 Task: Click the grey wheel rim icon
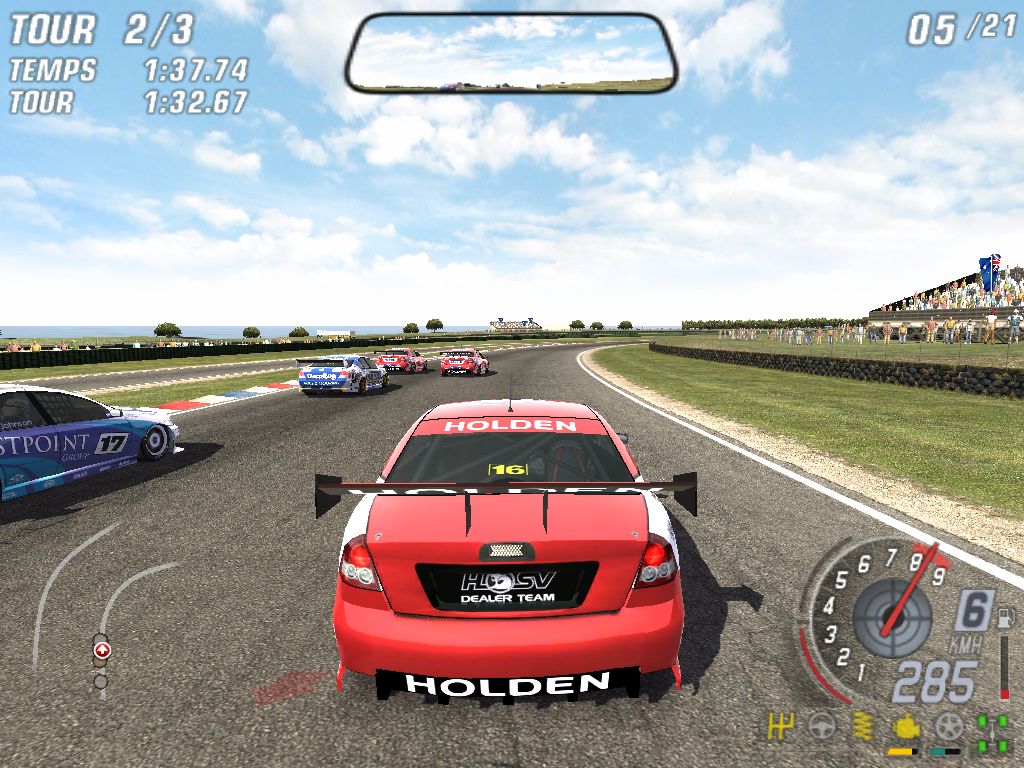[948, 726]
